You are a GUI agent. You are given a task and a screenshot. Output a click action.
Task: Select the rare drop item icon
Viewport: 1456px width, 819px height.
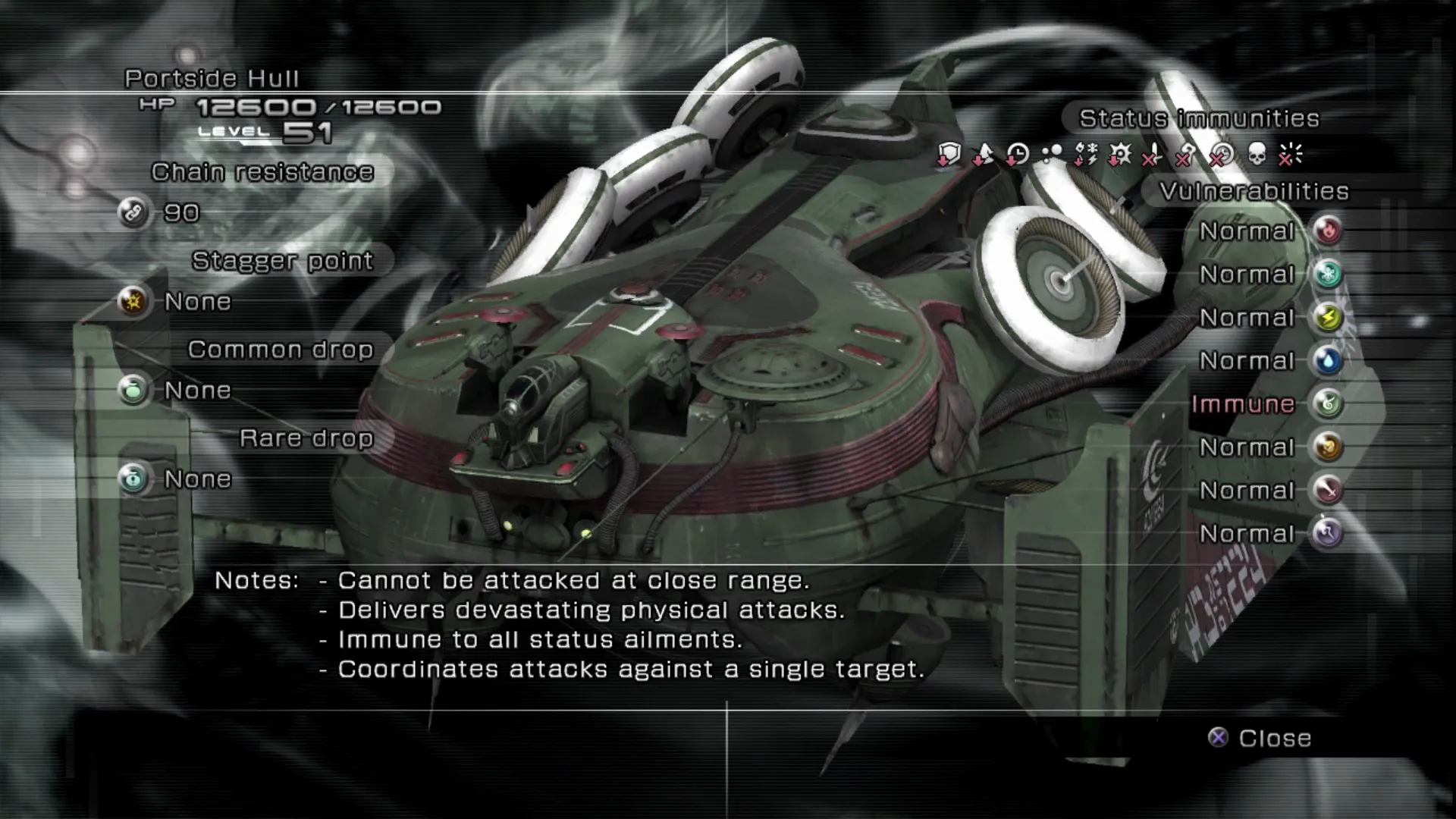click(x=133, y=479)
